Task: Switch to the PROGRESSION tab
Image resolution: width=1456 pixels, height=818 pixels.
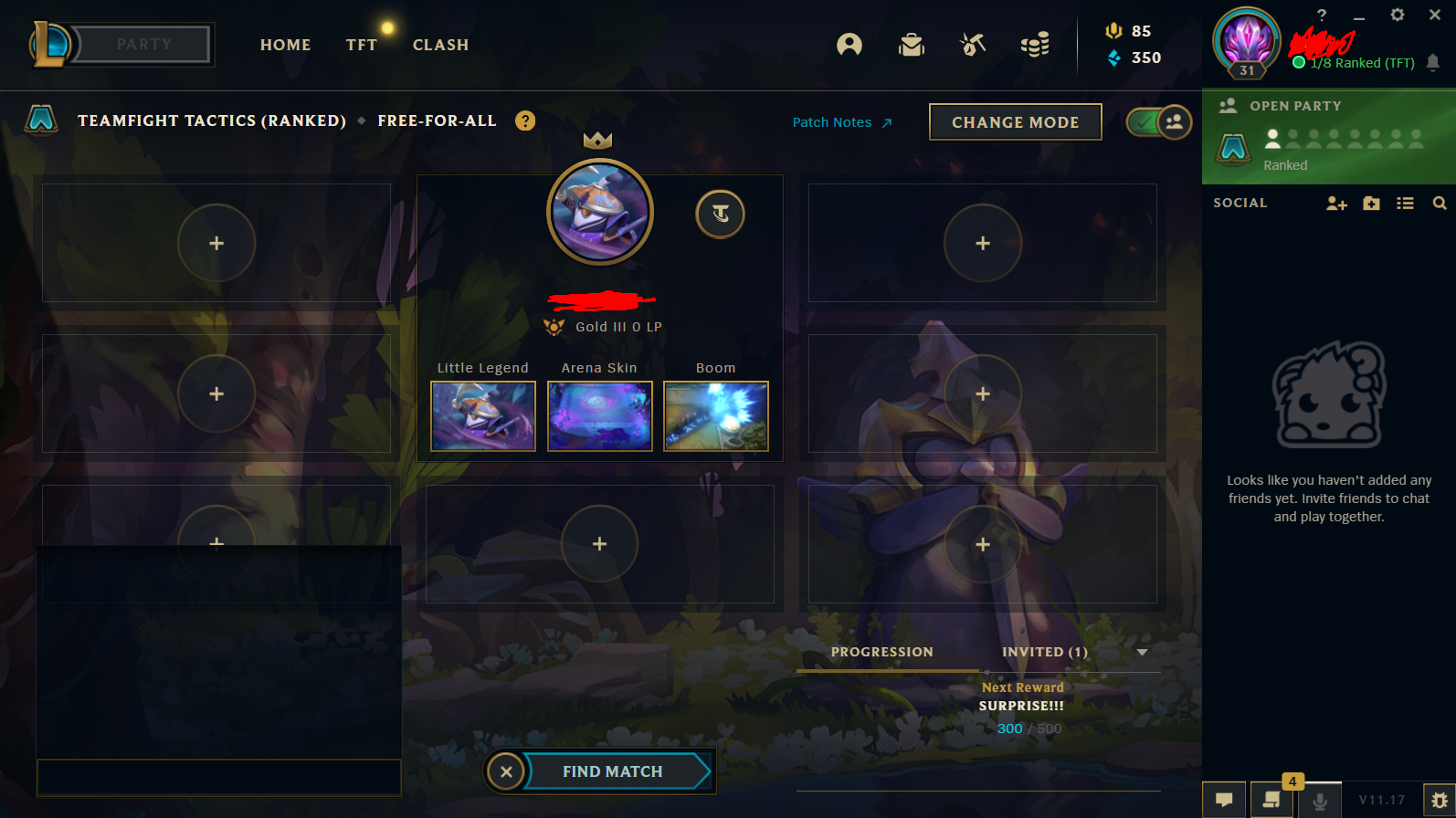Action: point(881,652)
